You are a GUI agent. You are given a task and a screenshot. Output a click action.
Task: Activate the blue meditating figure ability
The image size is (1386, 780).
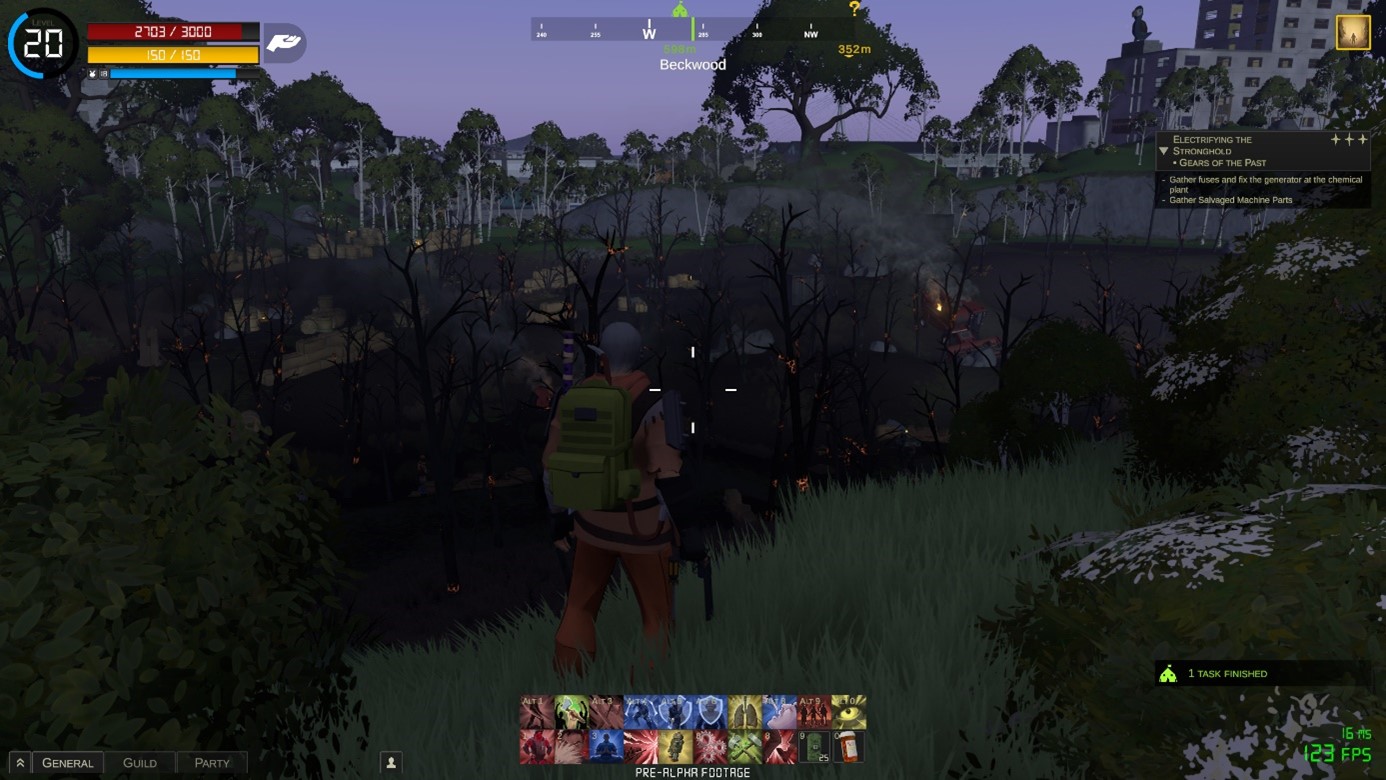tap(606, 747)
